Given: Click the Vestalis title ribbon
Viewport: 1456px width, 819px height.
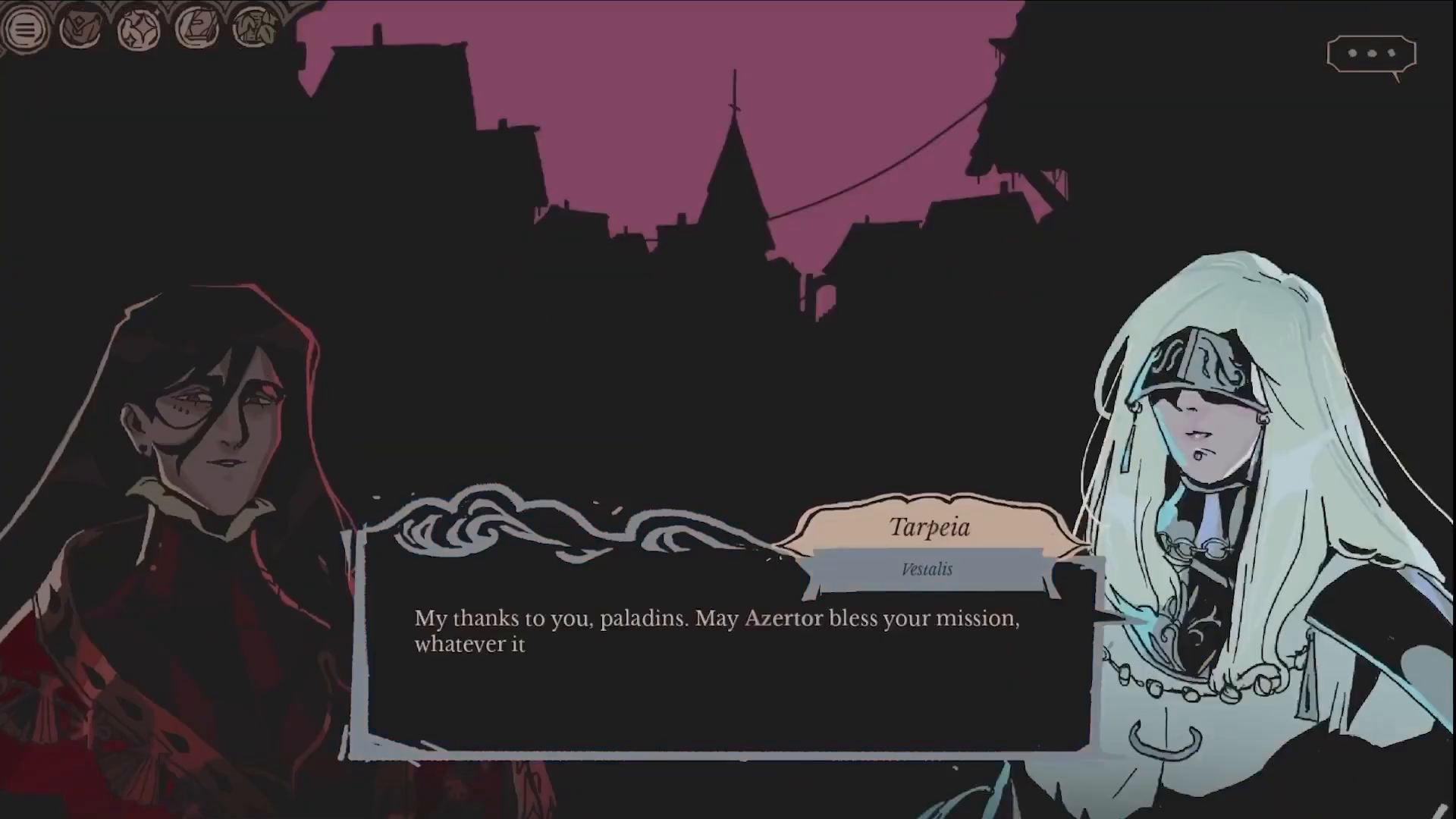Looking at the screenshot, I should point(927,570).
